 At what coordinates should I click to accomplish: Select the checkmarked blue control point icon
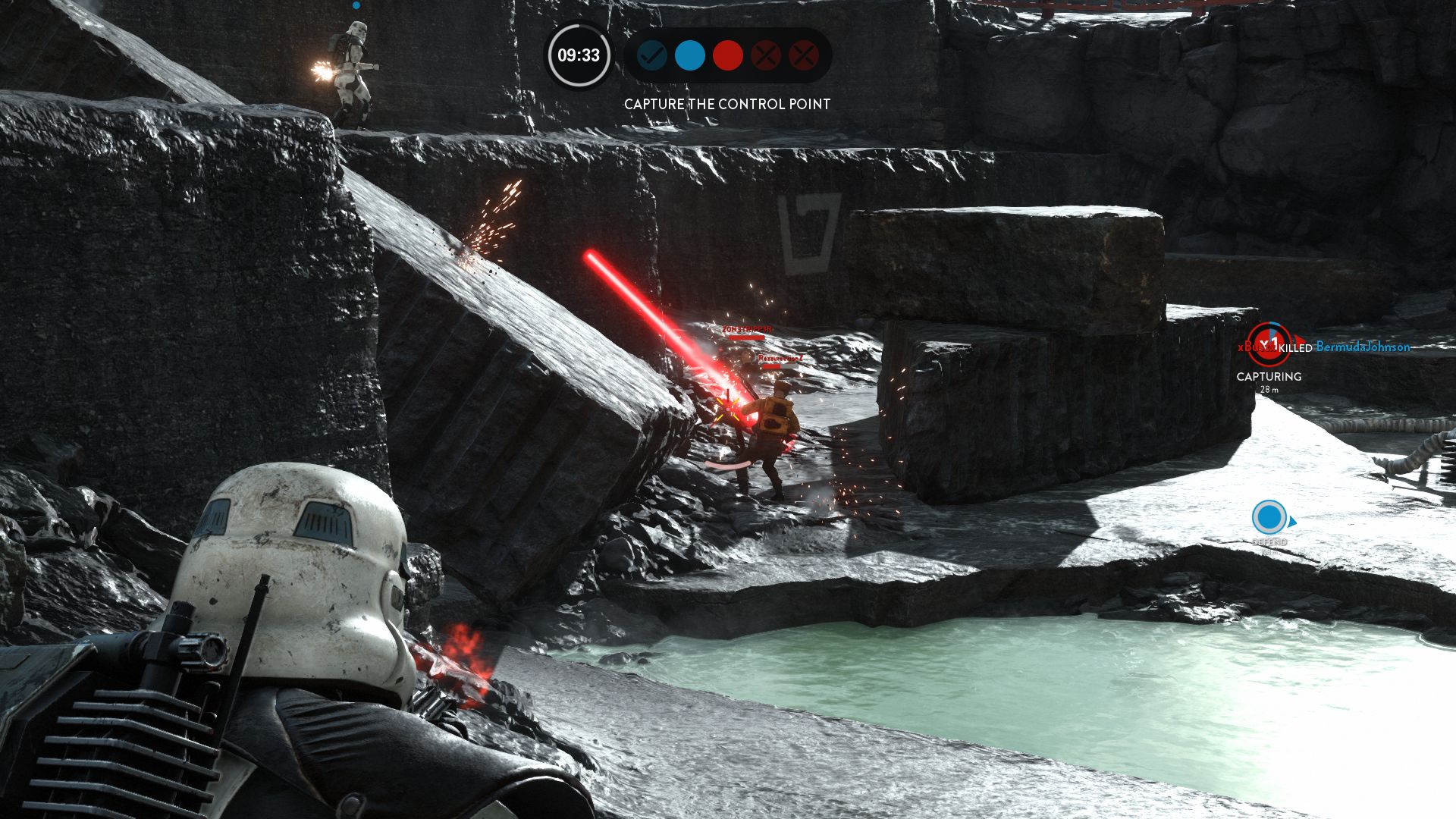[x=651, y=55]
